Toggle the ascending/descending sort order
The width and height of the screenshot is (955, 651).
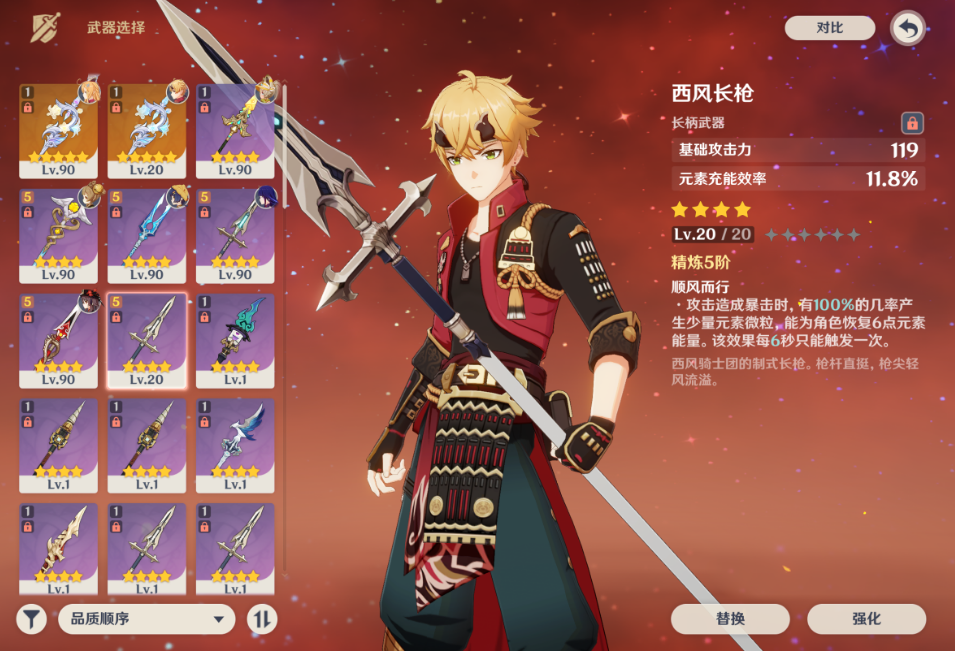[262, 619]
